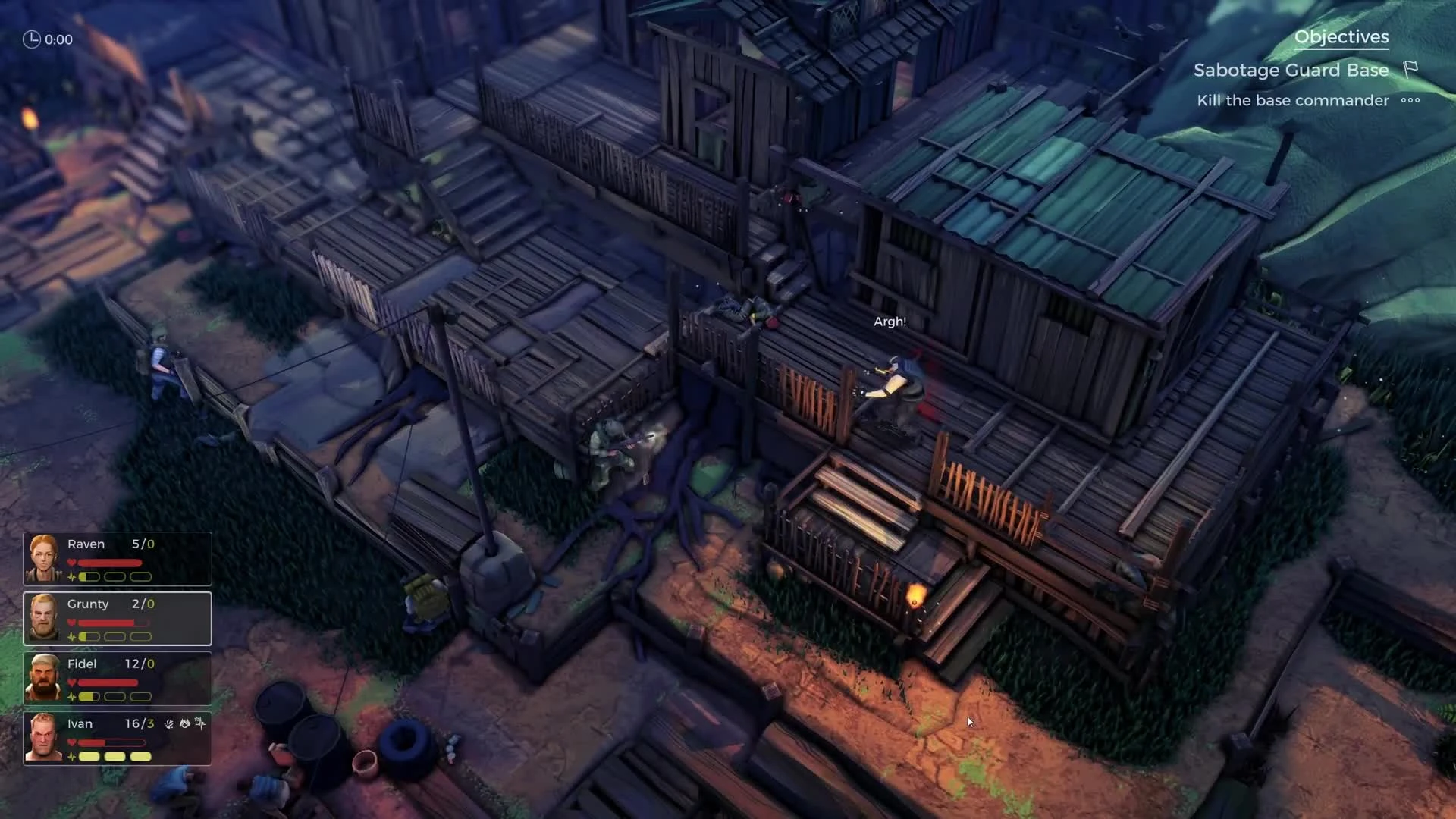Select the clock icon next to the mission timer
The height and width of the screenshot is (819, 1456).
click(x=32, y=39)
